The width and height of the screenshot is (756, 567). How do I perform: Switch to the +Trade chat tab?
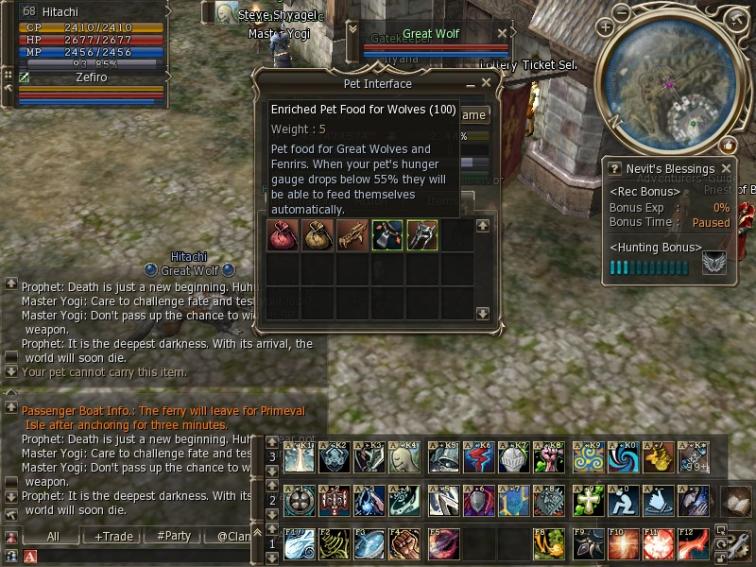pos(113,536)
